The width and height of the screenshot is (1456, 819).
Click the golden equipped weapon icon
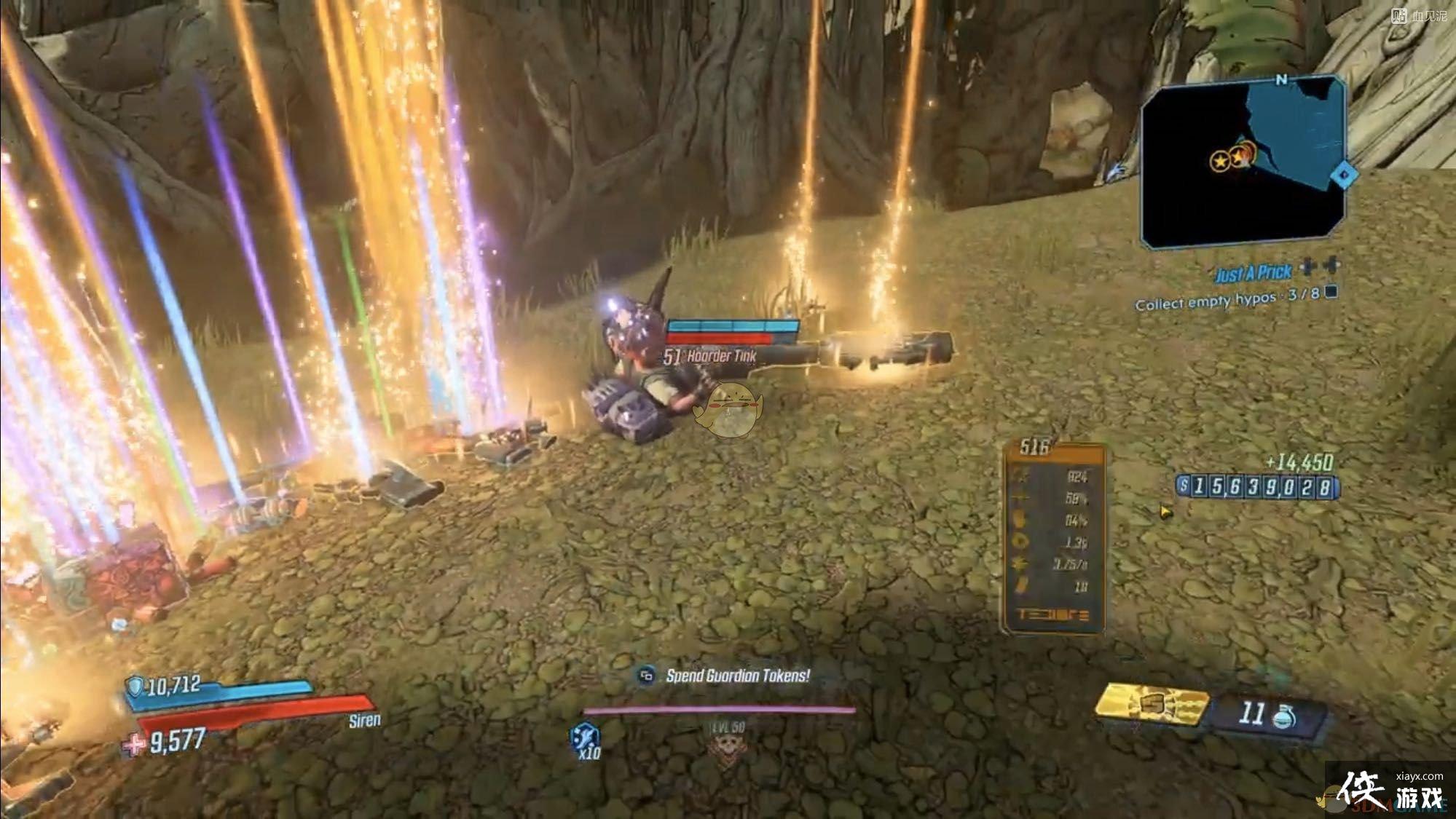pyautogui.click(x=1152, y=705)
